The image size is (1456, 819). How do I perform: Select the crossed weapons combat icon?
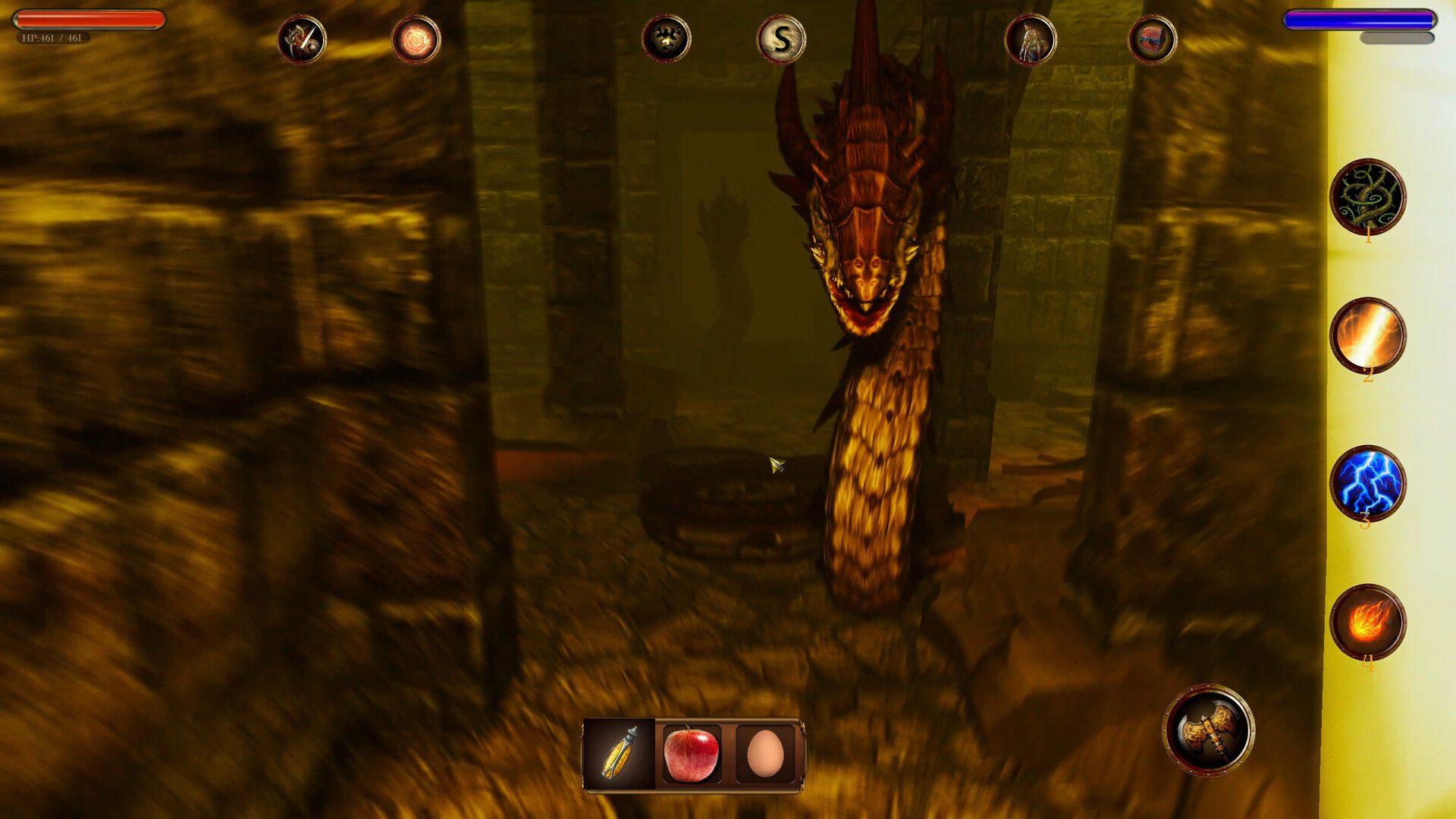[302, 39]
